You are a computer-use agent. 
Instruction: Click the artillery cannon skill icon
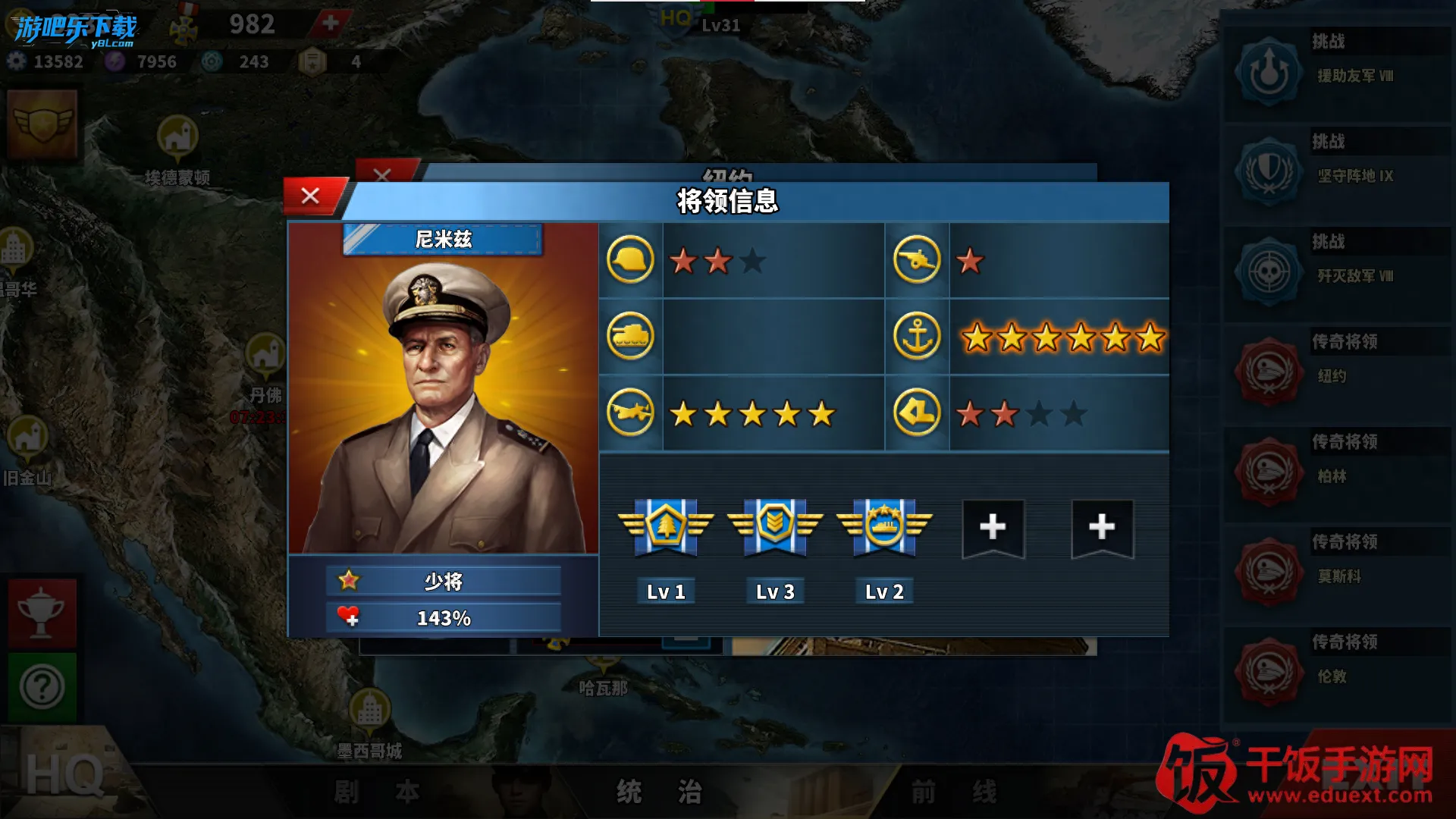pyautogui.click(x=917, y=260)
